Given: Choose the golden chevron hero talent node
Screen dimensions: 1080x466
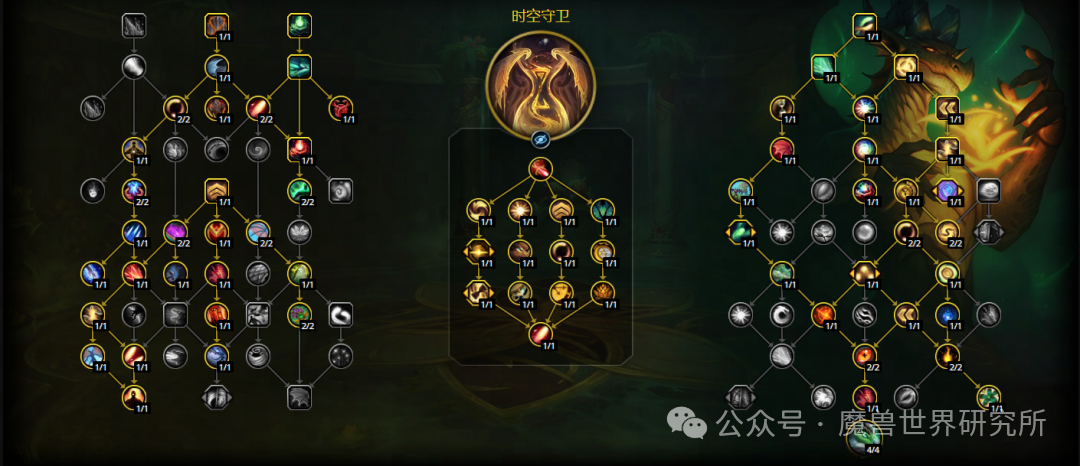Looking at the screenshot, I should [561, 210].
